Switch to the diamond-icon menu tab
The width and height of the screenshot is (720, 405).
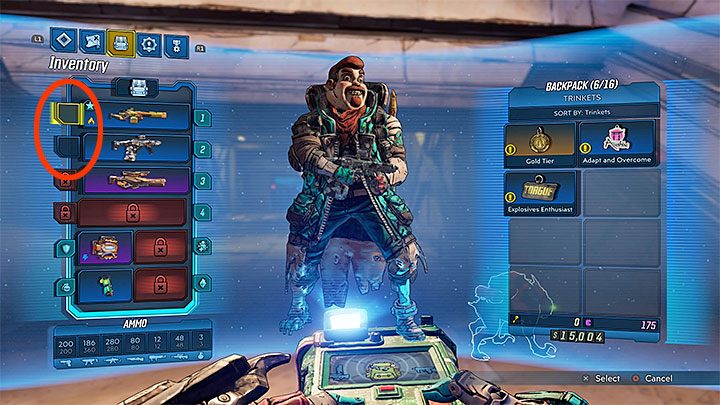pos(64,43)
